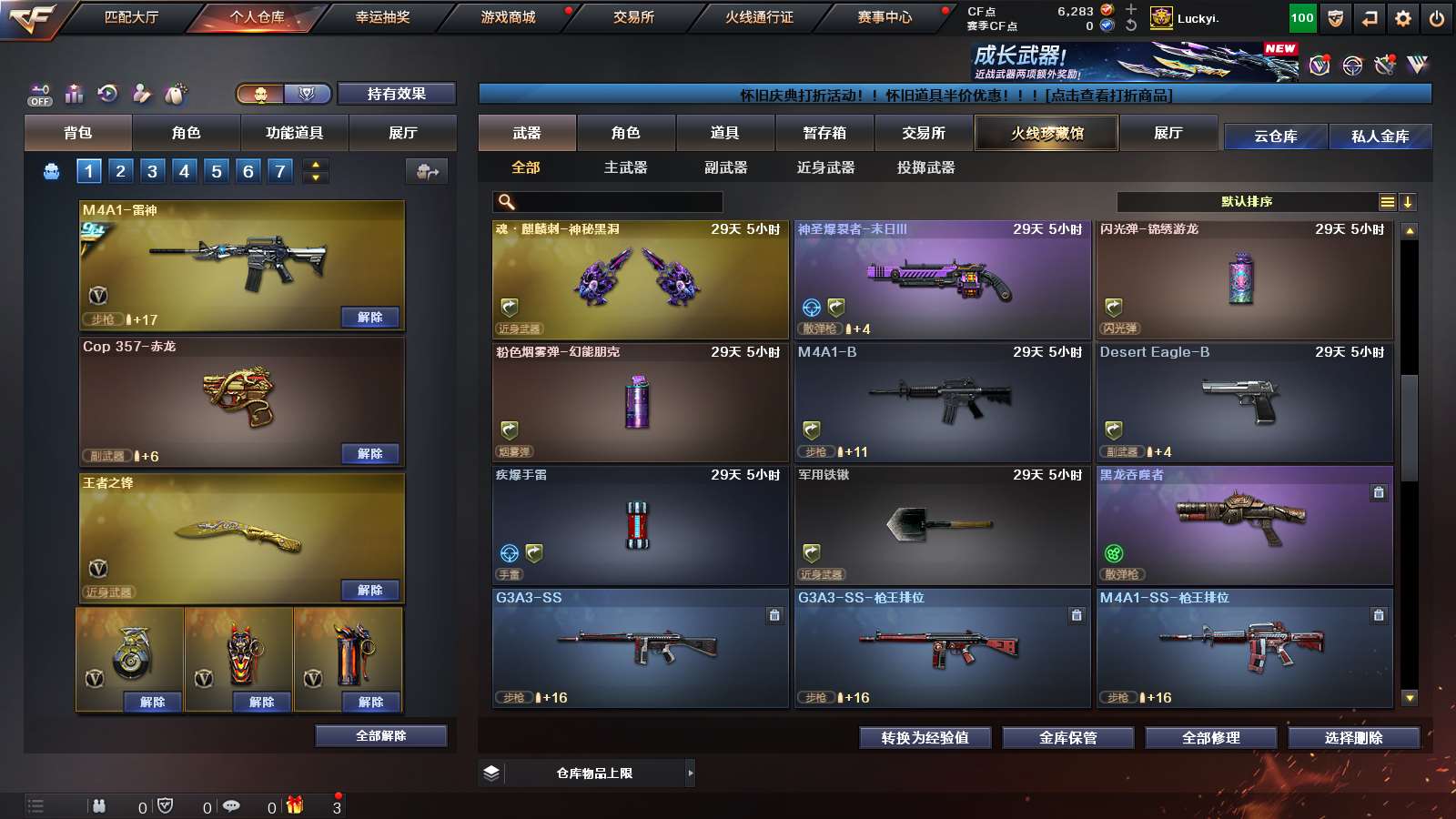Image resolution: width=1456 pixels, height=819 pixels.
Task: Click the 全部修理 repair all button
Action: (1210, 738)
